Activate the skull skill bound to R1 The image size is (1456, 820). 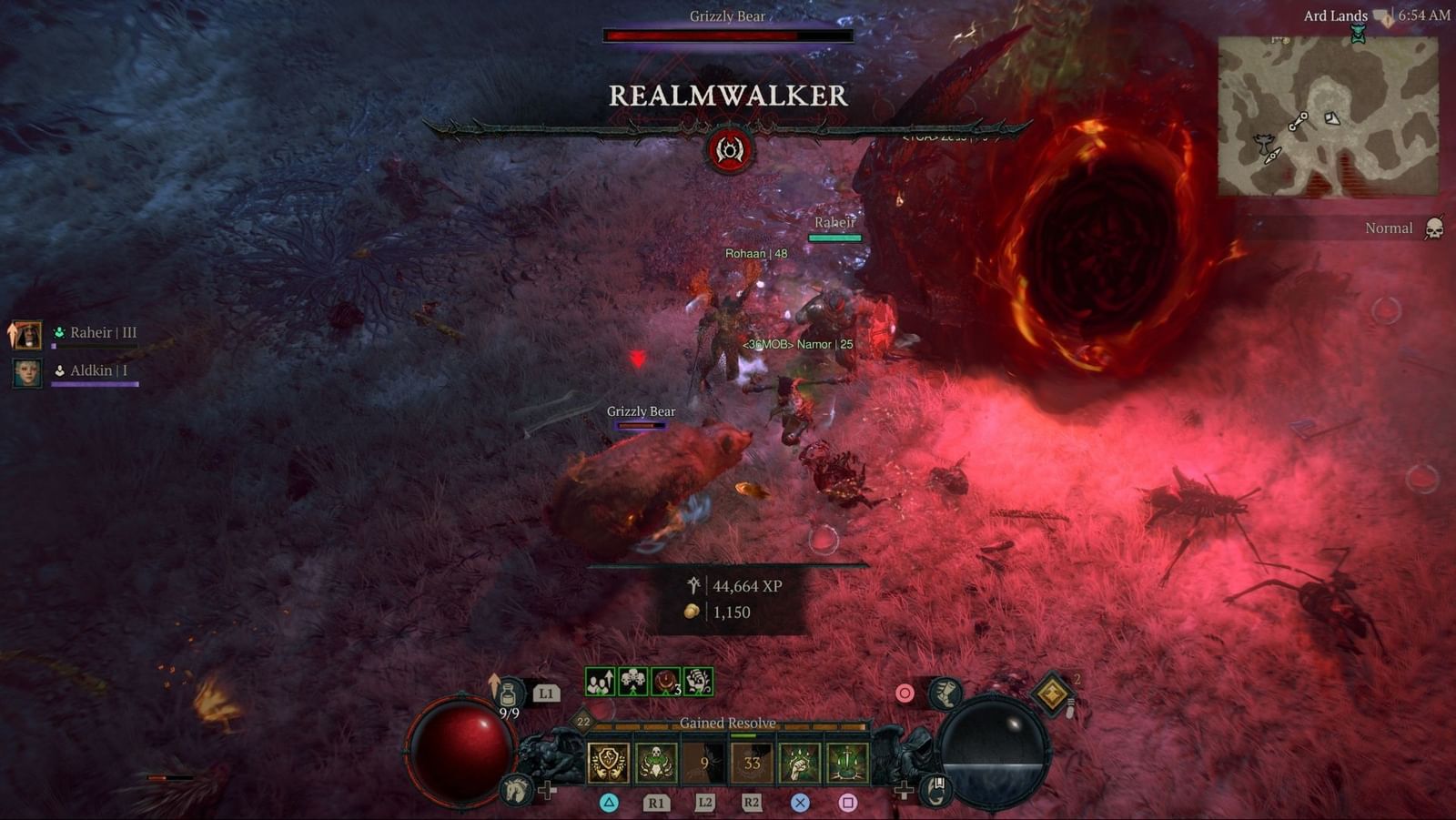[657, 763]
